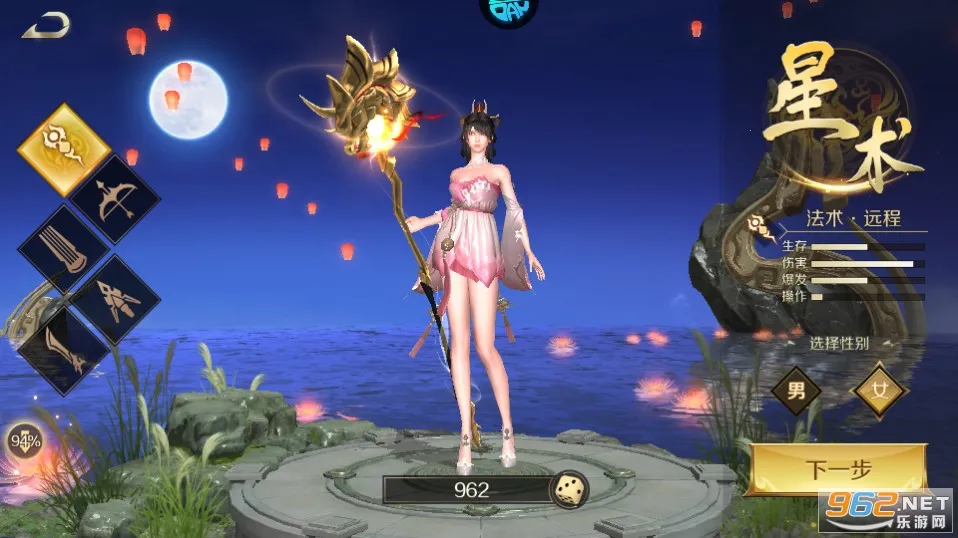Choose the bow and arrow class

tap(114, 198)
